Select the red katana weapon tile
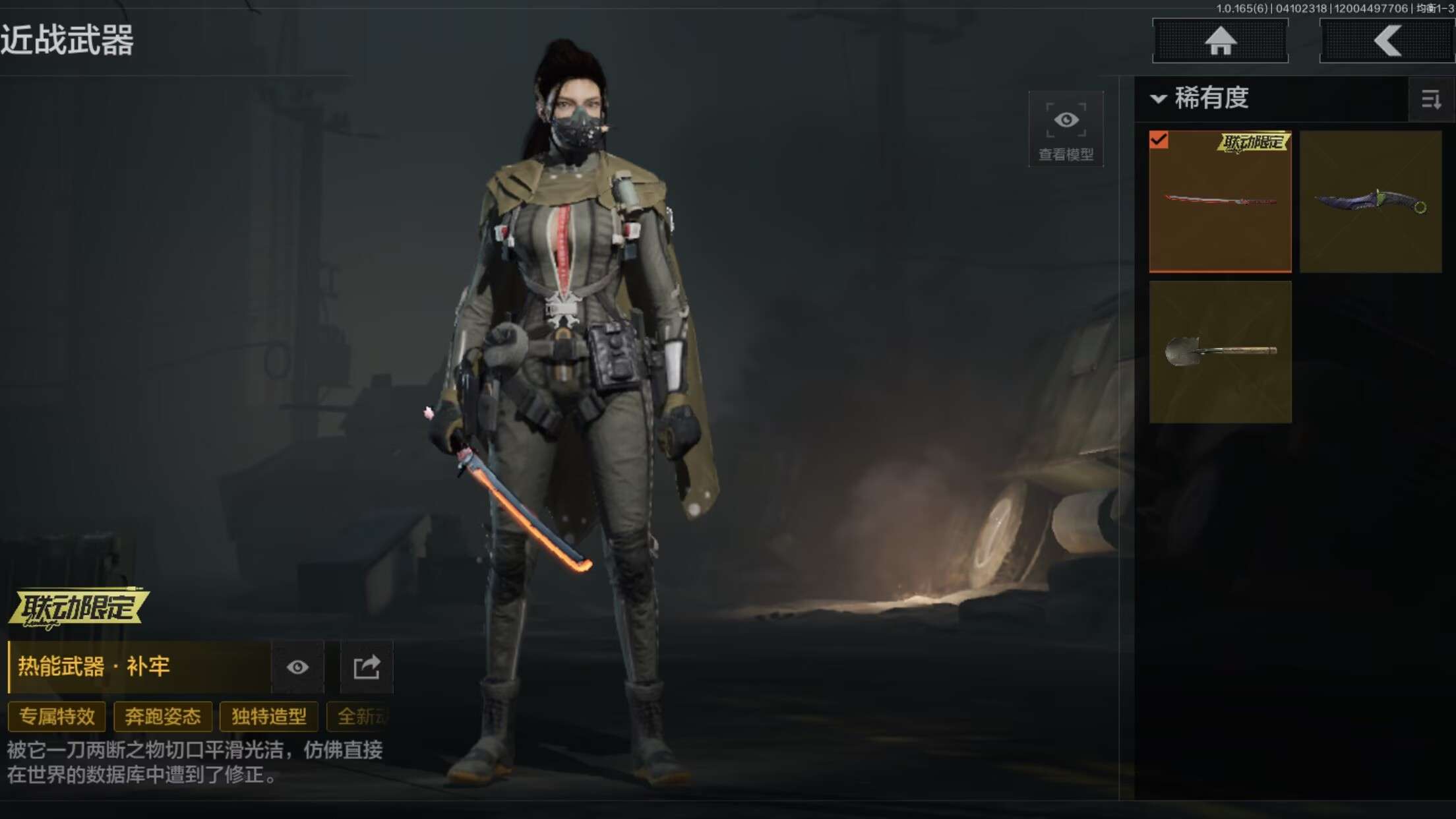Viewport: 1456px width, 819px height. pos(1220,201)
